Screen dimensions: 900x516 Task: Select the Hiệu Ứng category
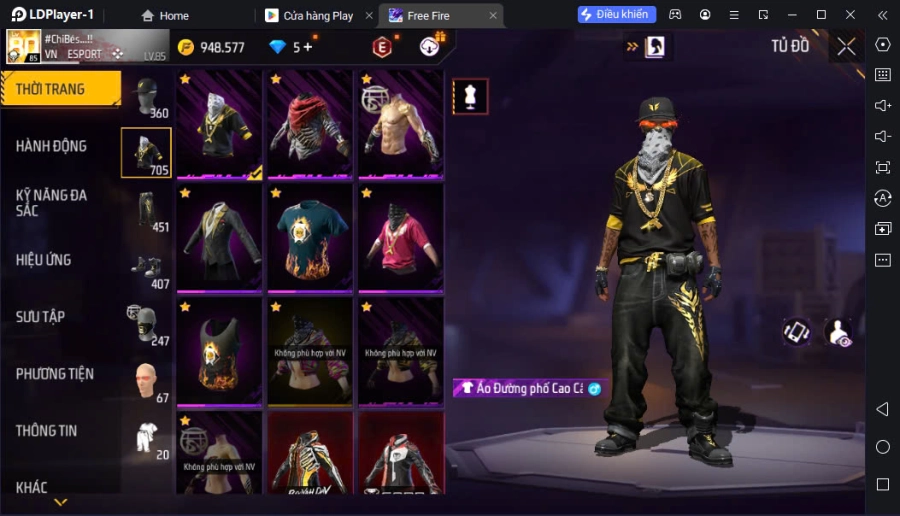pyautogui.click(x=43, y=260)
